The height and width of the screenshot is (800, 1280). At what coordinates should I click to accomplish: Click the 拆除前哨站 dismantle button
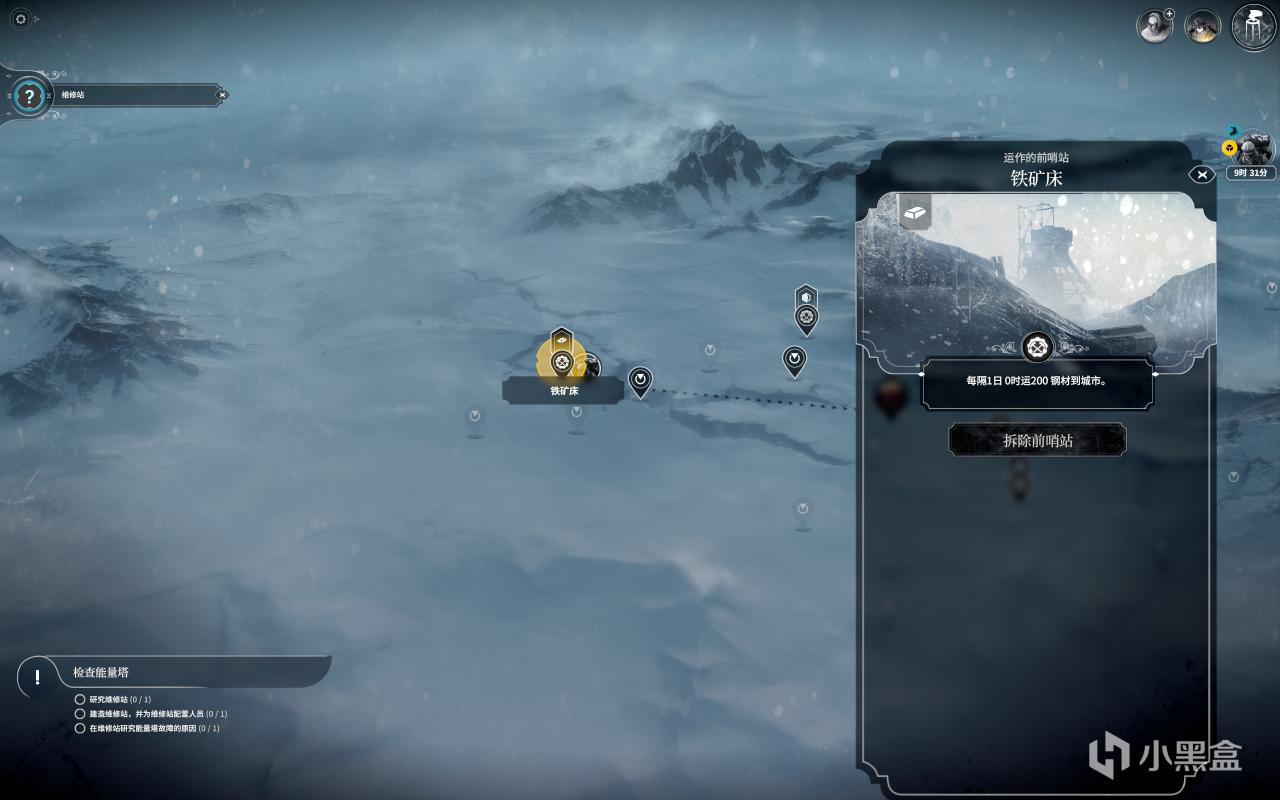[1037, 440]
